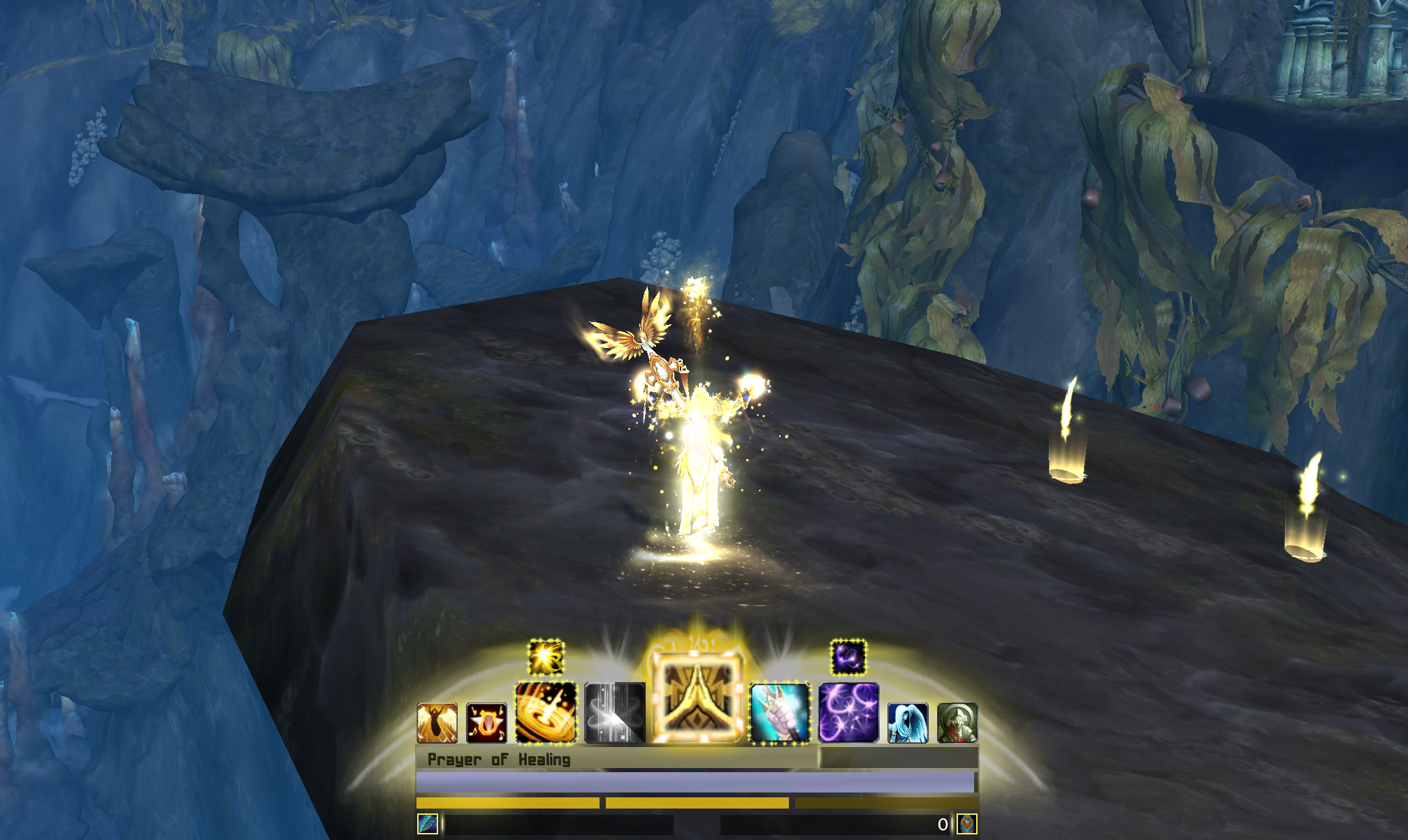Use the blue hooded angel ability
The height and width of the screenshot is (840, 1408).
908,723
